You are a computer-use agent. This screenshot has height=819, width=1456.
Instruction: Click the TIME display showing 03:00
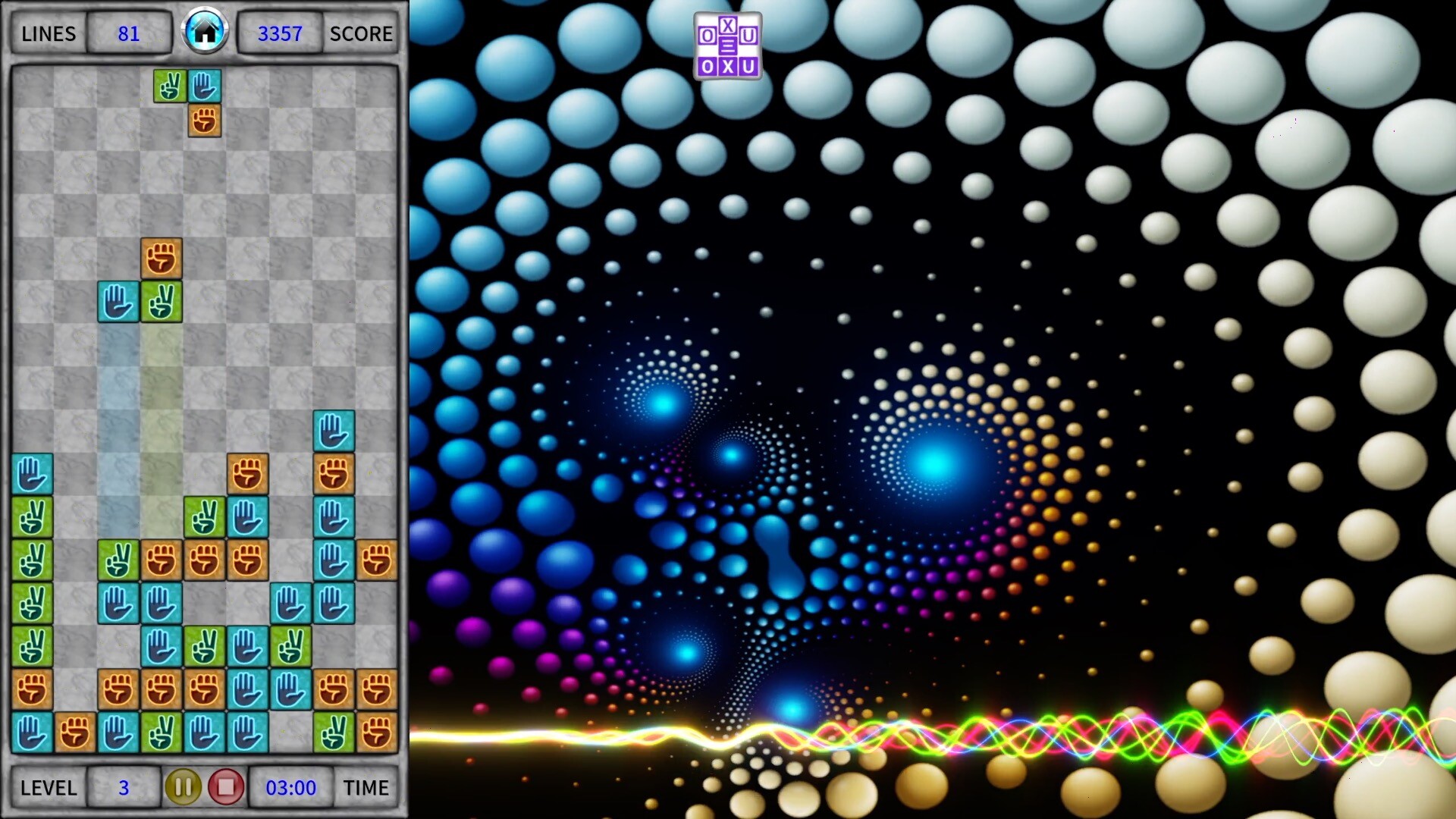point(291,787)
